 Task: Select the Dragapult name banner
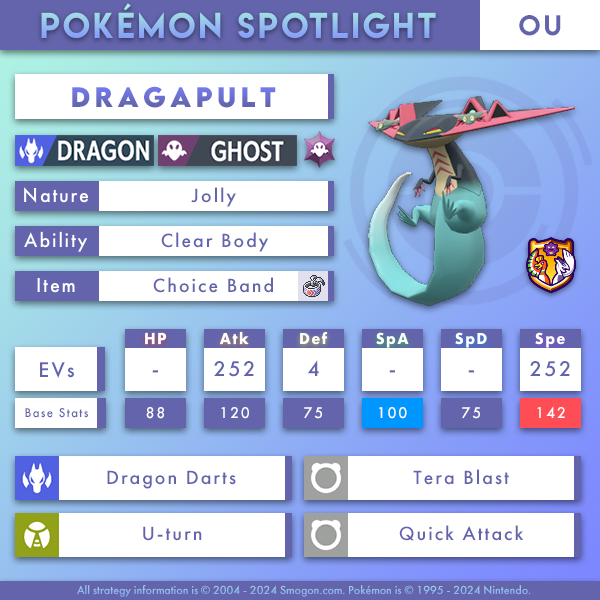tap(173, 97)
